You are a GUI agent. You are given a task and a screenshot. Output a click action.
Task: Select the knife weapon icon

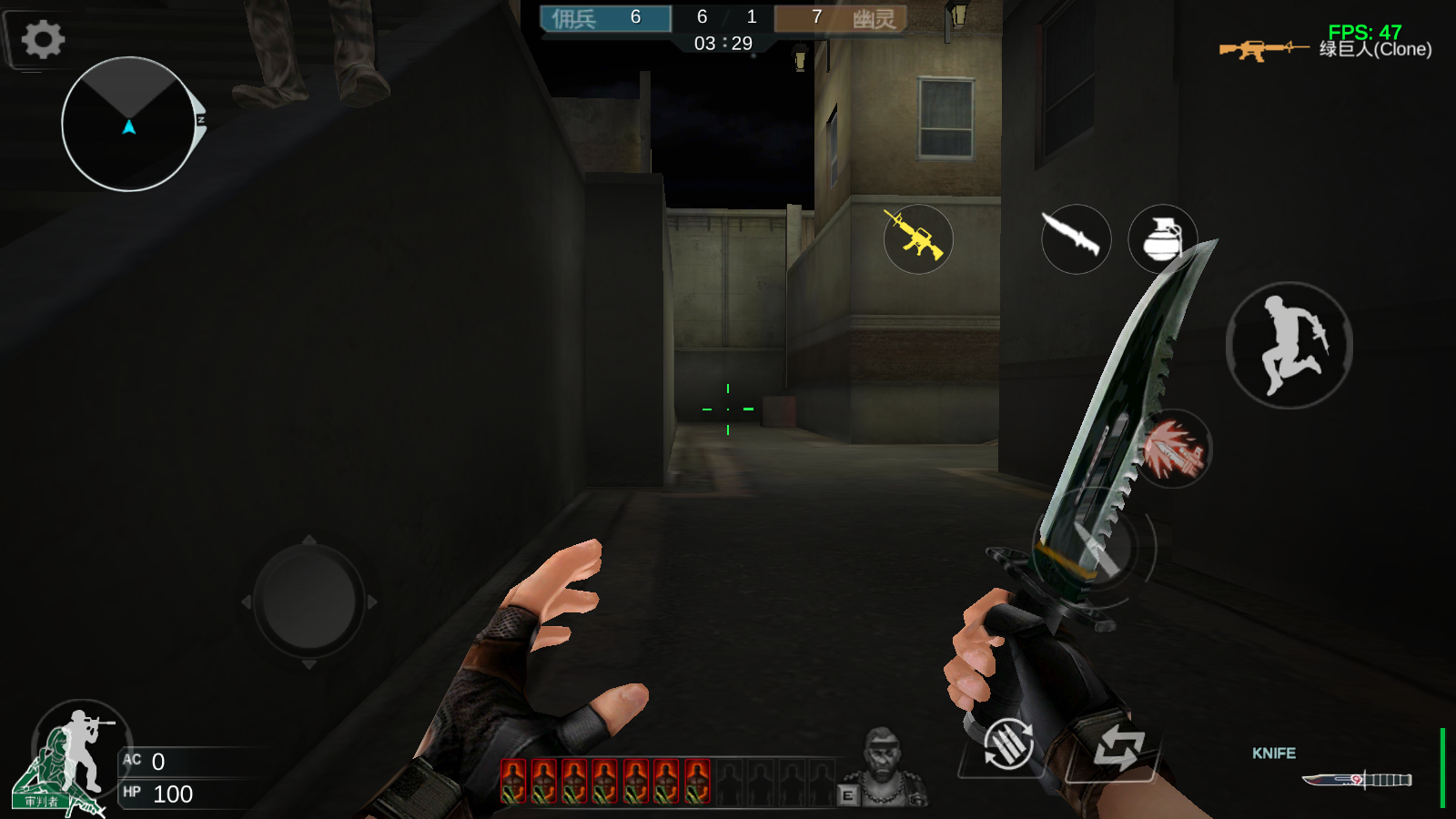coord(1076,238)
